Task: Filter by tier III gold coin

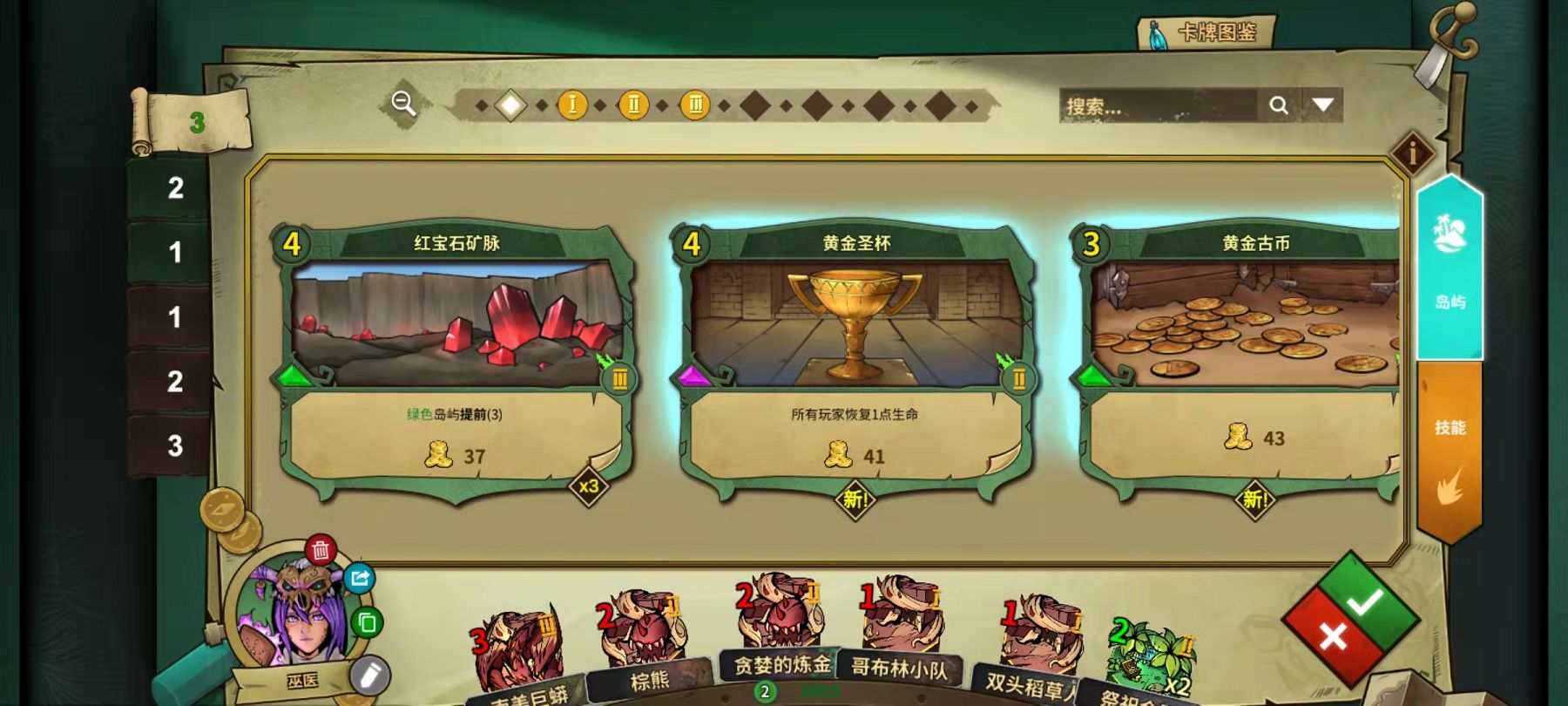Action: 695,105
